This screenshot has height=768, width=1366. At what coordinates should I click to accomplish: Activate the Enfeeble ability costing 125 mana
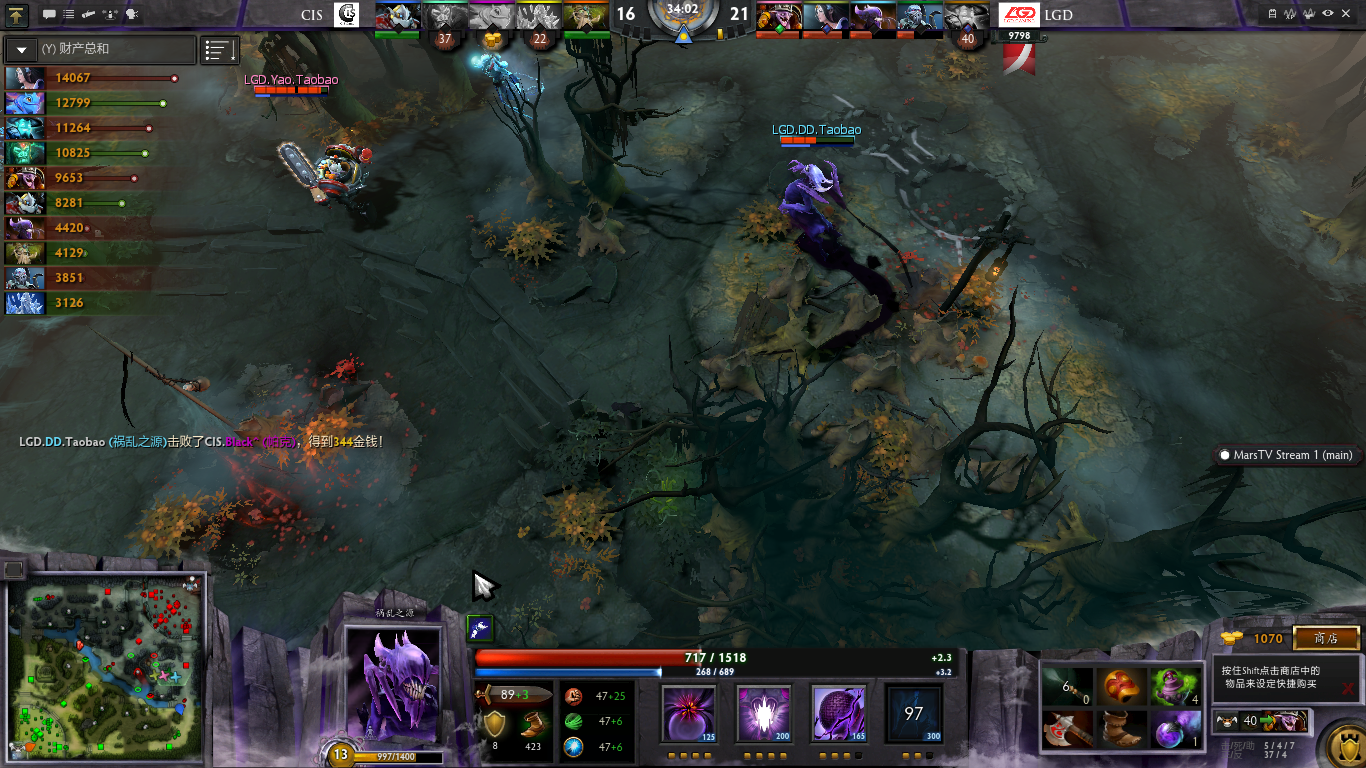pyautogui.click(x=689, y=713)
